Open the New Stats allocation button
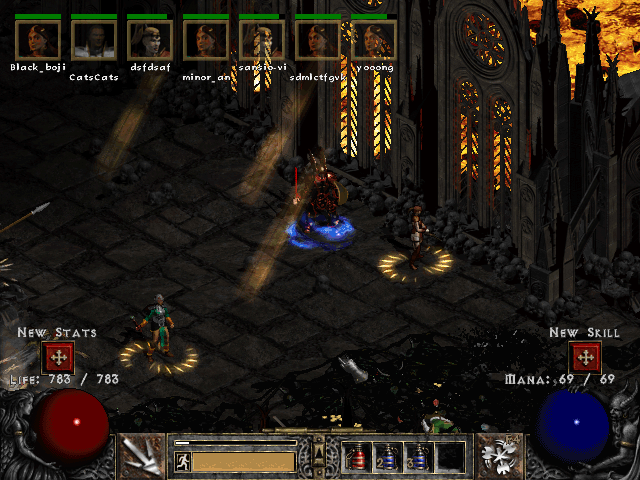The height and width of the screenshot is (480, 640). click(x=57, y=357)
